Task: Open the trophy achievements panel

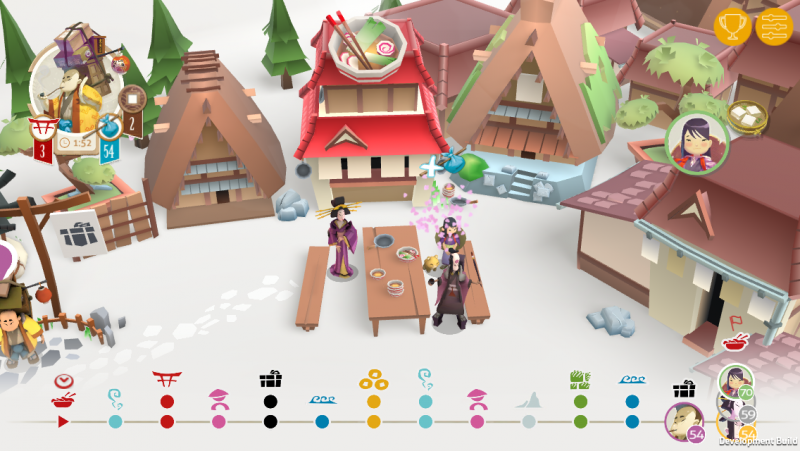Action: [732, 26]
